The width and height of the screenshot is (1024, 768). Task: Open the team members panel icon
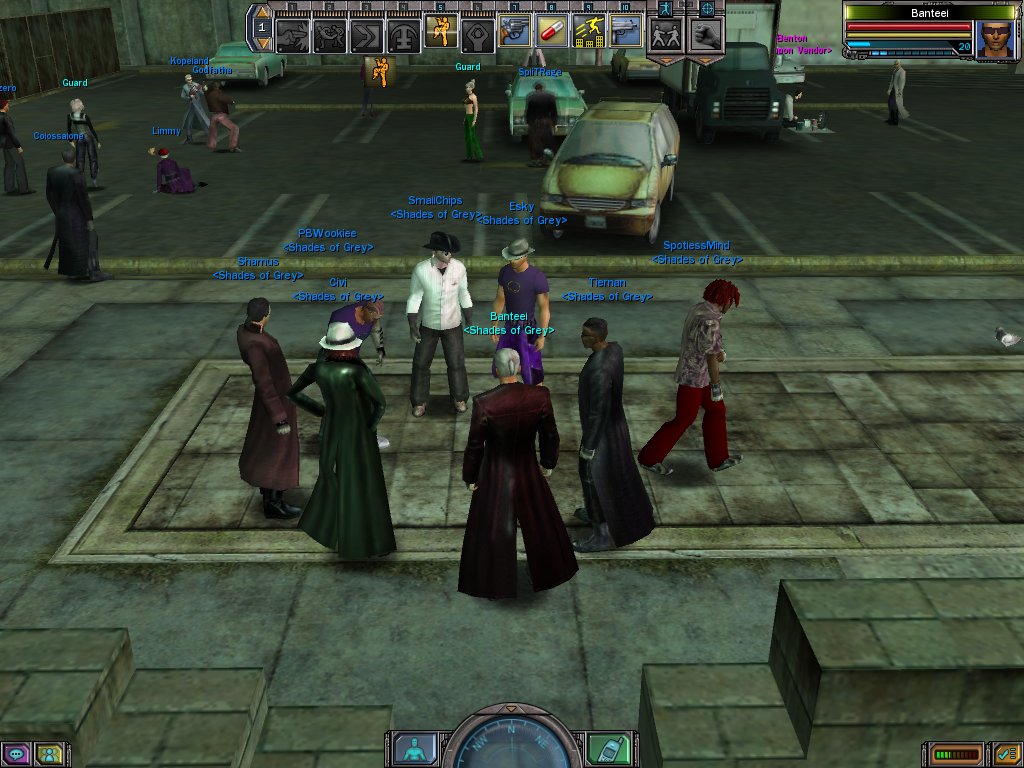click(x=48, y=753)
